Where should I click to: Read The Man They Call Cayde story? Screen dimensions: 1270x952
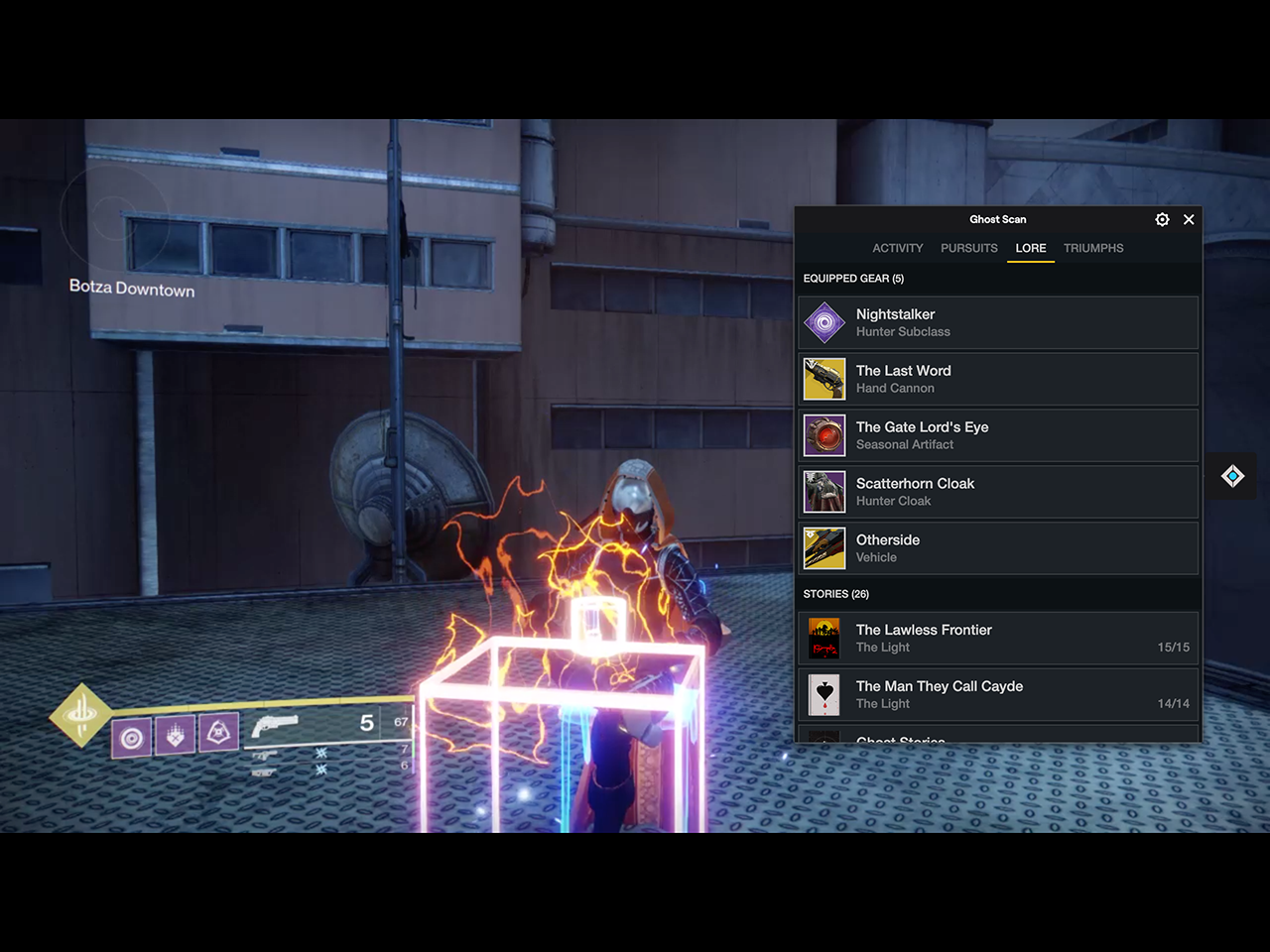pyautogui.click(x=998, y=694)
